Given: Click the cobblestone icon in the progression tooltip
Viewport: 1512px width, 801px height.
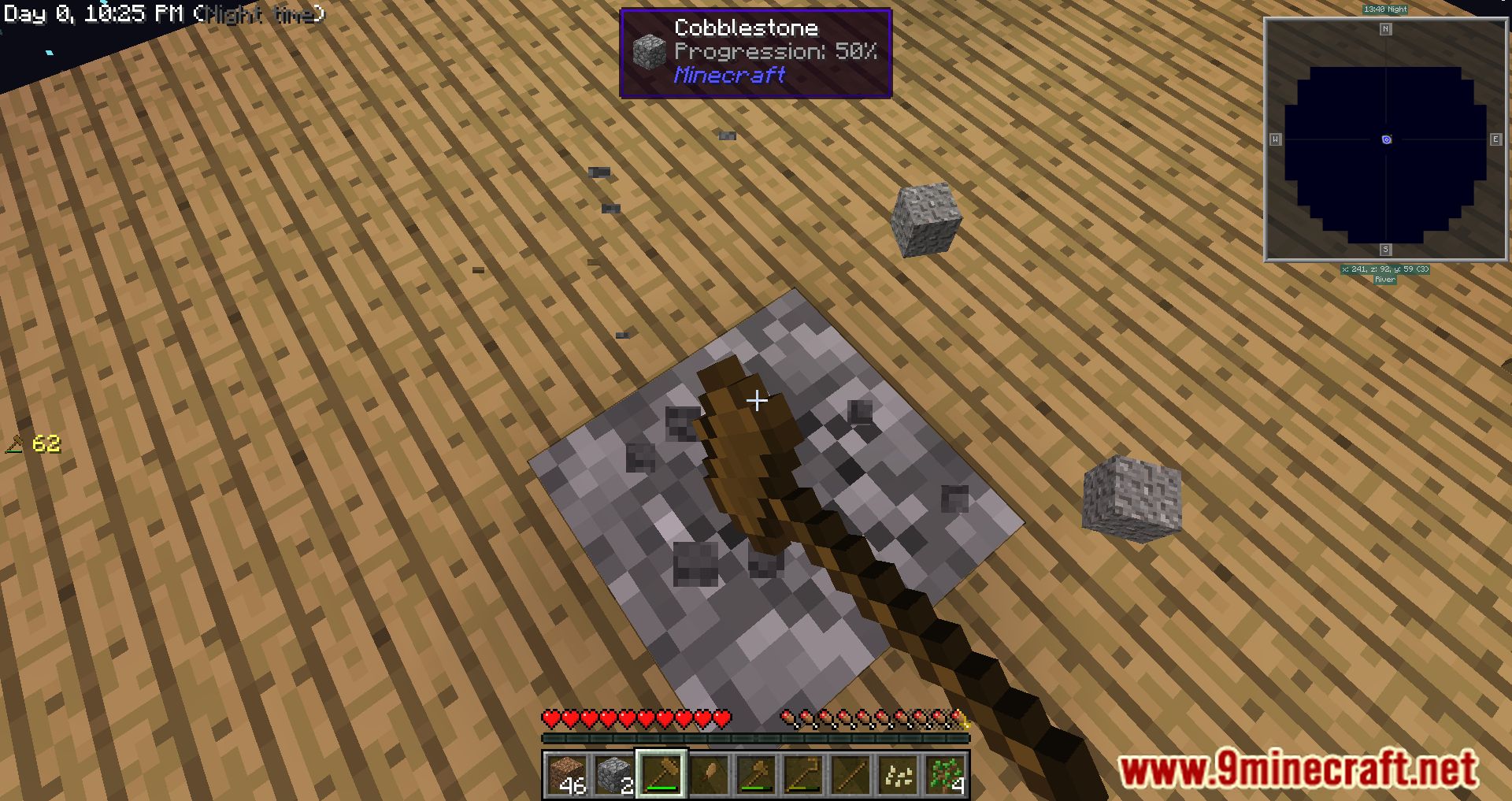Looking at the screenshot, I should point(647,48).
